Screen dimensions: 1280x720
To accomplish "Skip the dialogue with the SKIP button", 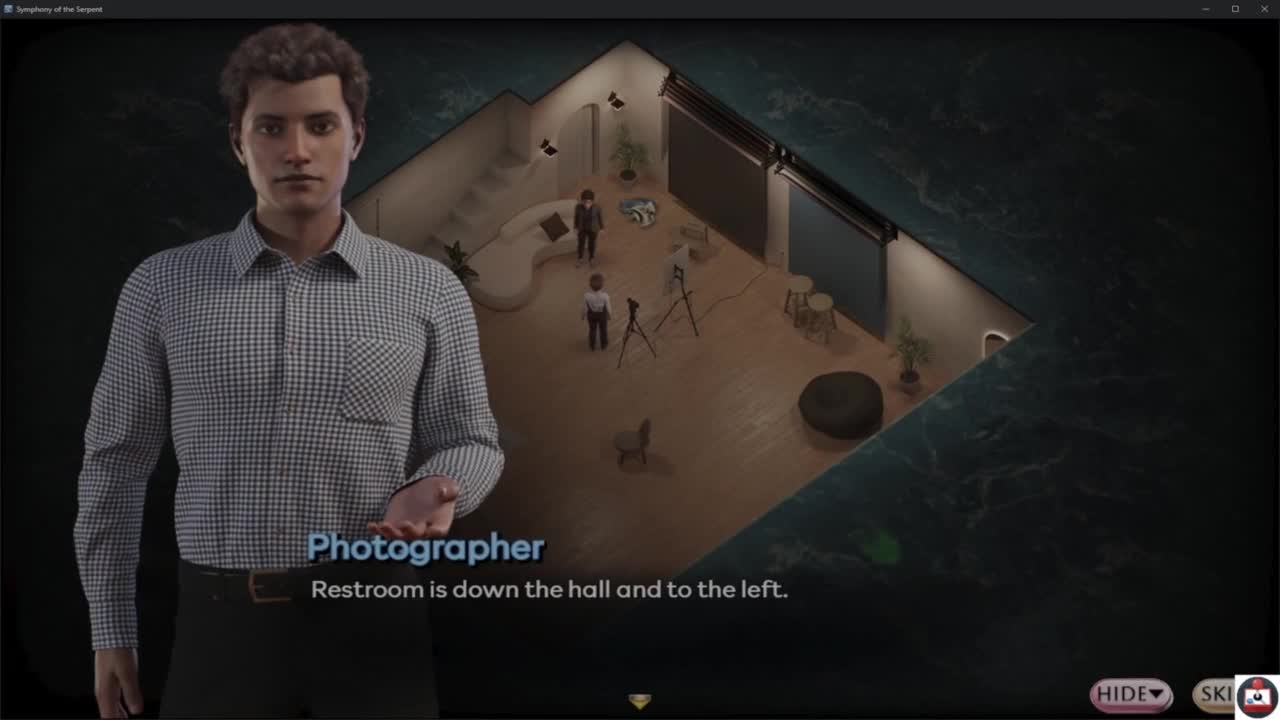I will tap(1214, 694).
